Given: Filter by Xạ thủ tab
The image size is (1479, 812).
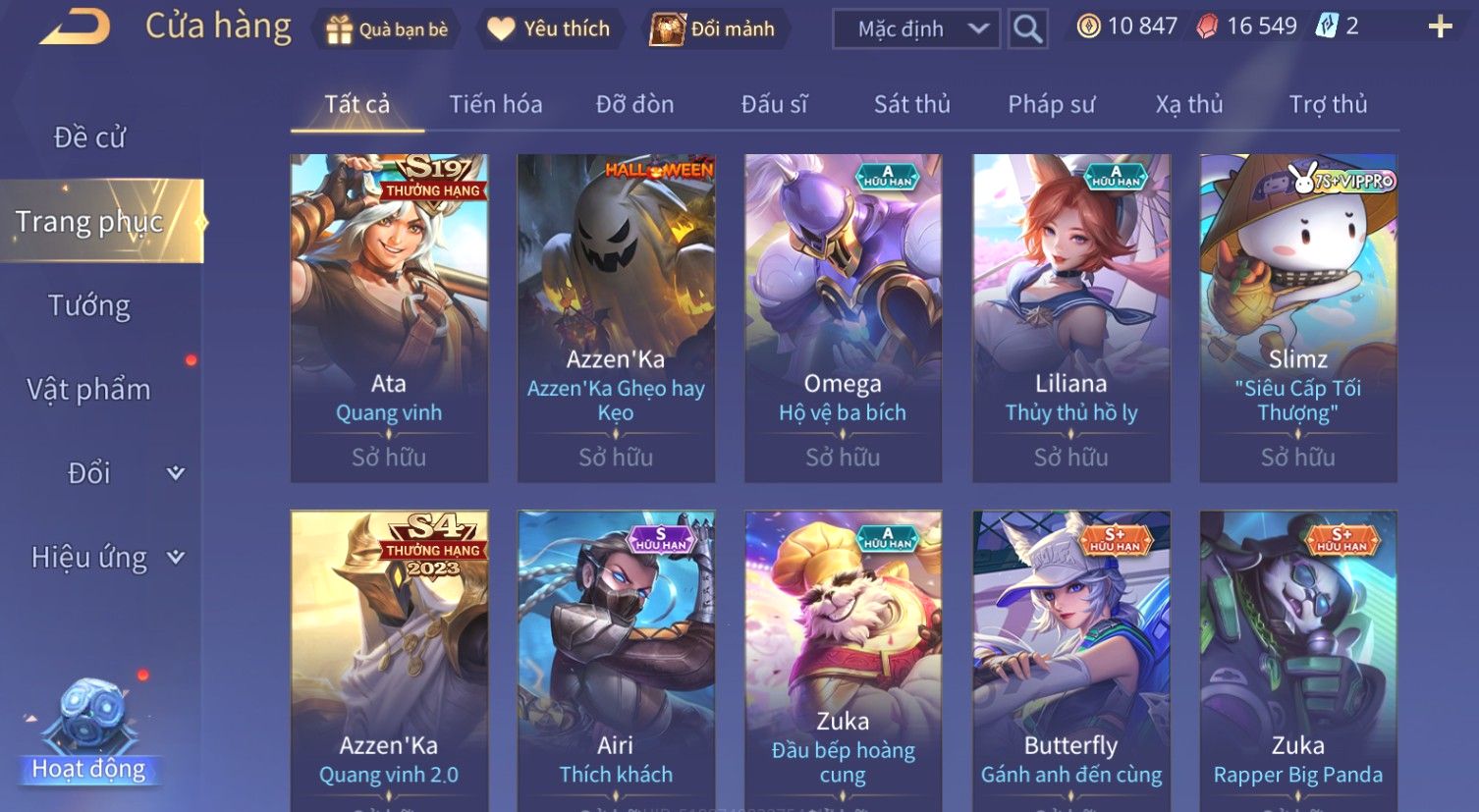Looking at the screenshot, I should click(1188, 104).
